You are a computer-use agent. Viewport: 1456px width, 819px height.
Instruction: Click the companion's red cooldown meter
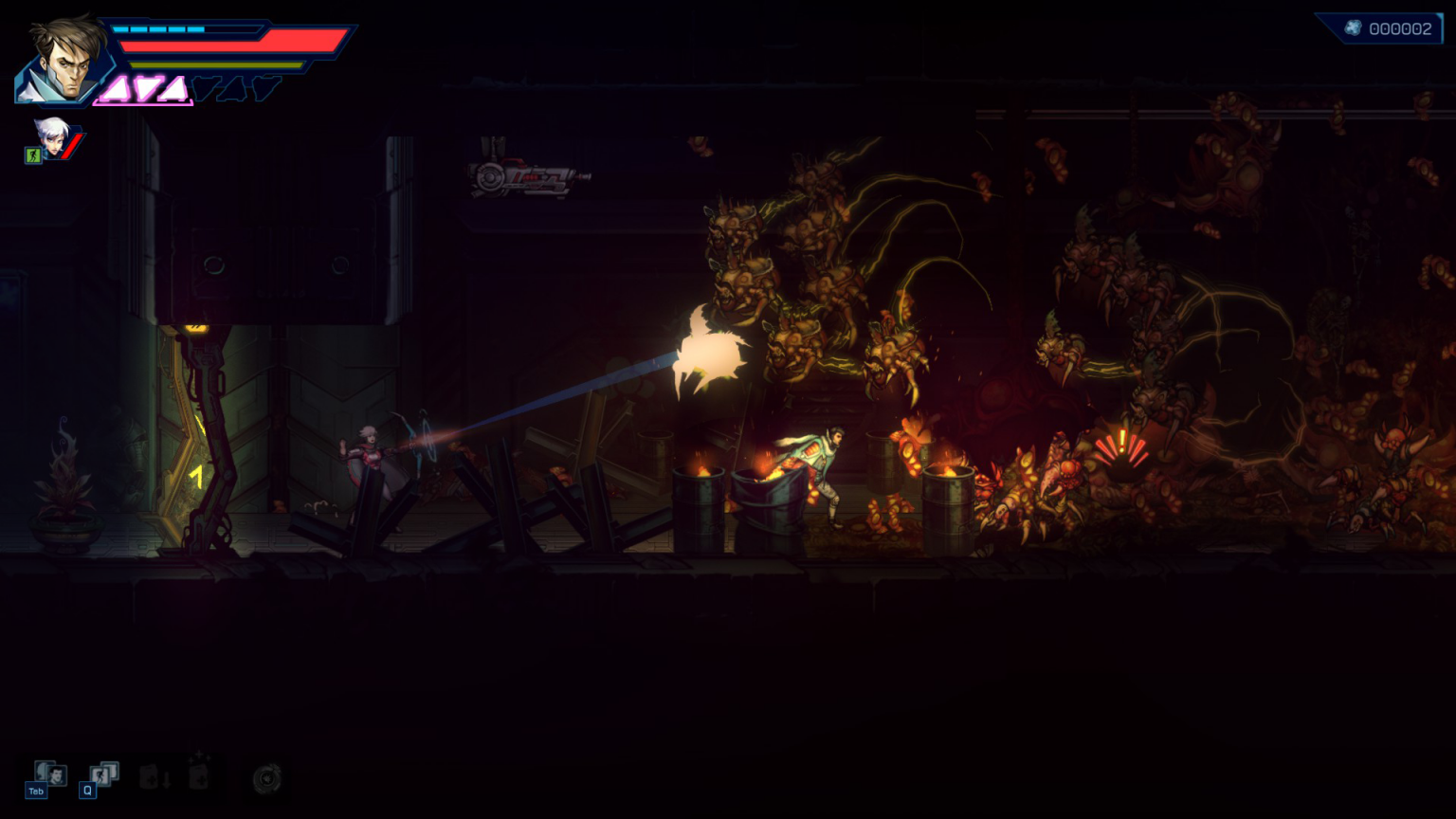[x=71, y=146]
